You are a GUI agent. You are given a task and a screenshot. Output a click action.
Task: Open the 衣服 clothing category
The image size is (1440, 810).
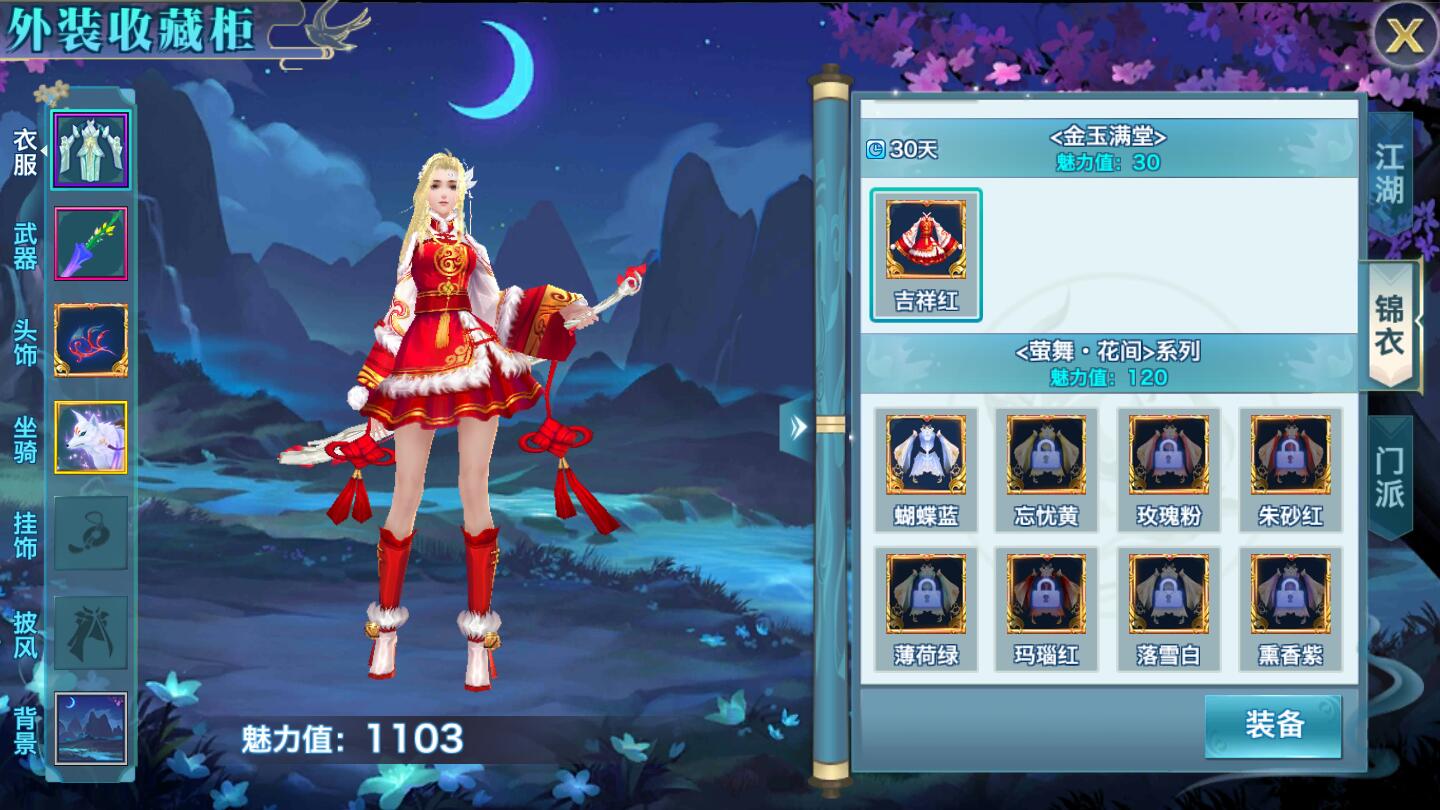(x=90, y=151)
